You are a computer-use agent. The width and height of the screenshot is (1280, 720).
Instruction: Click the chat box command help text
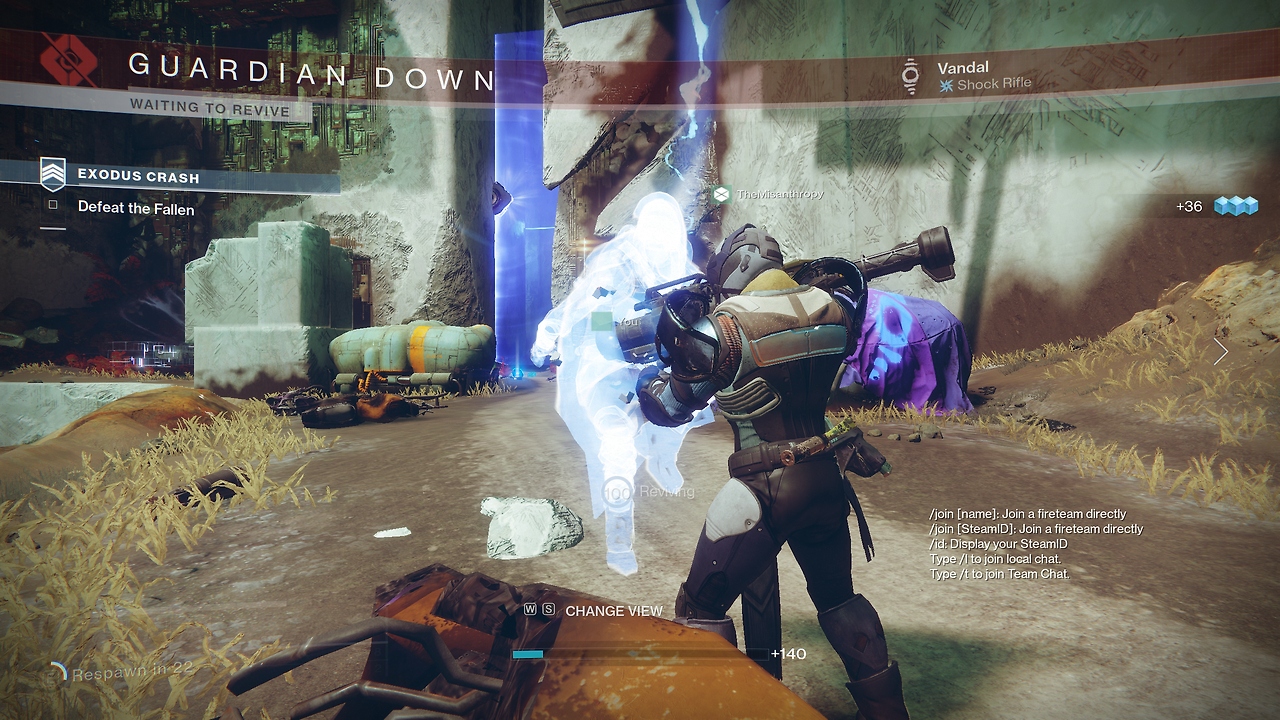tap(1035, 544)
